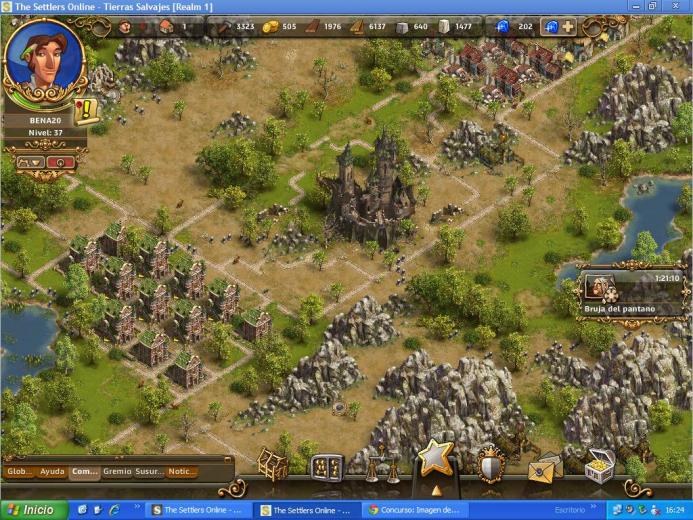The height and width of the screenshot is (520, 693).
Task: Switch to the Gremio chat tab
Action: pos(117,471)
